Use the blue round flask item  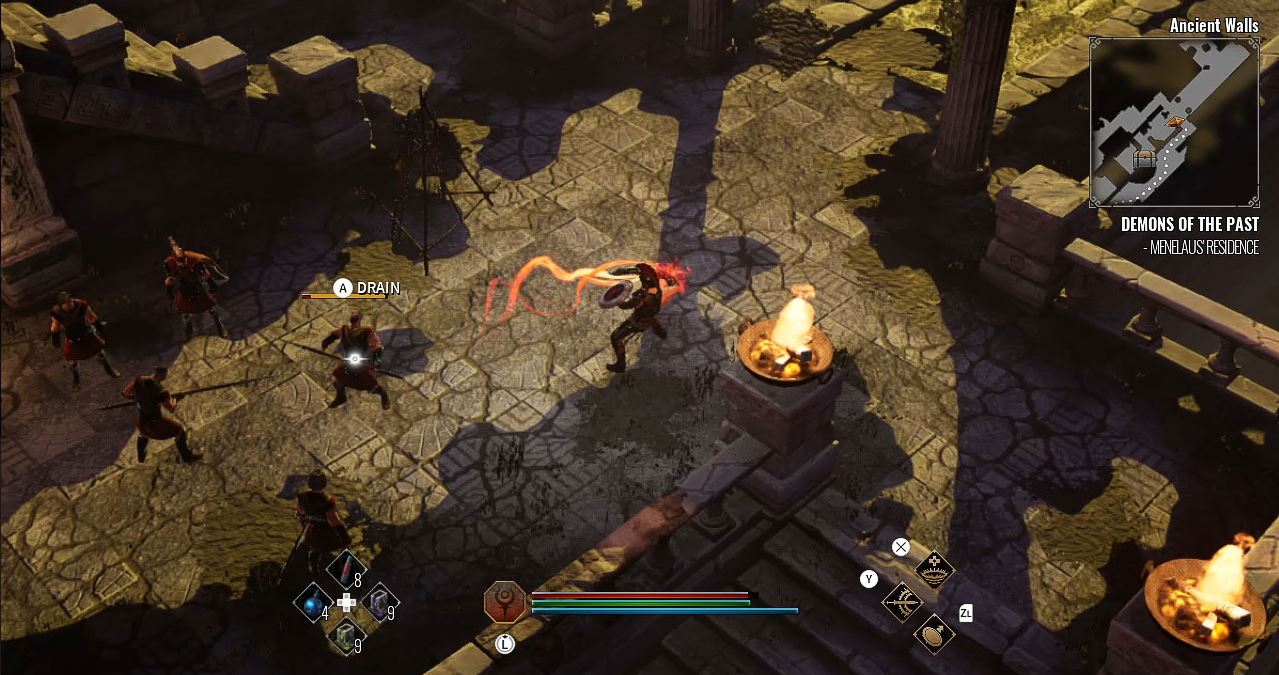313,602
